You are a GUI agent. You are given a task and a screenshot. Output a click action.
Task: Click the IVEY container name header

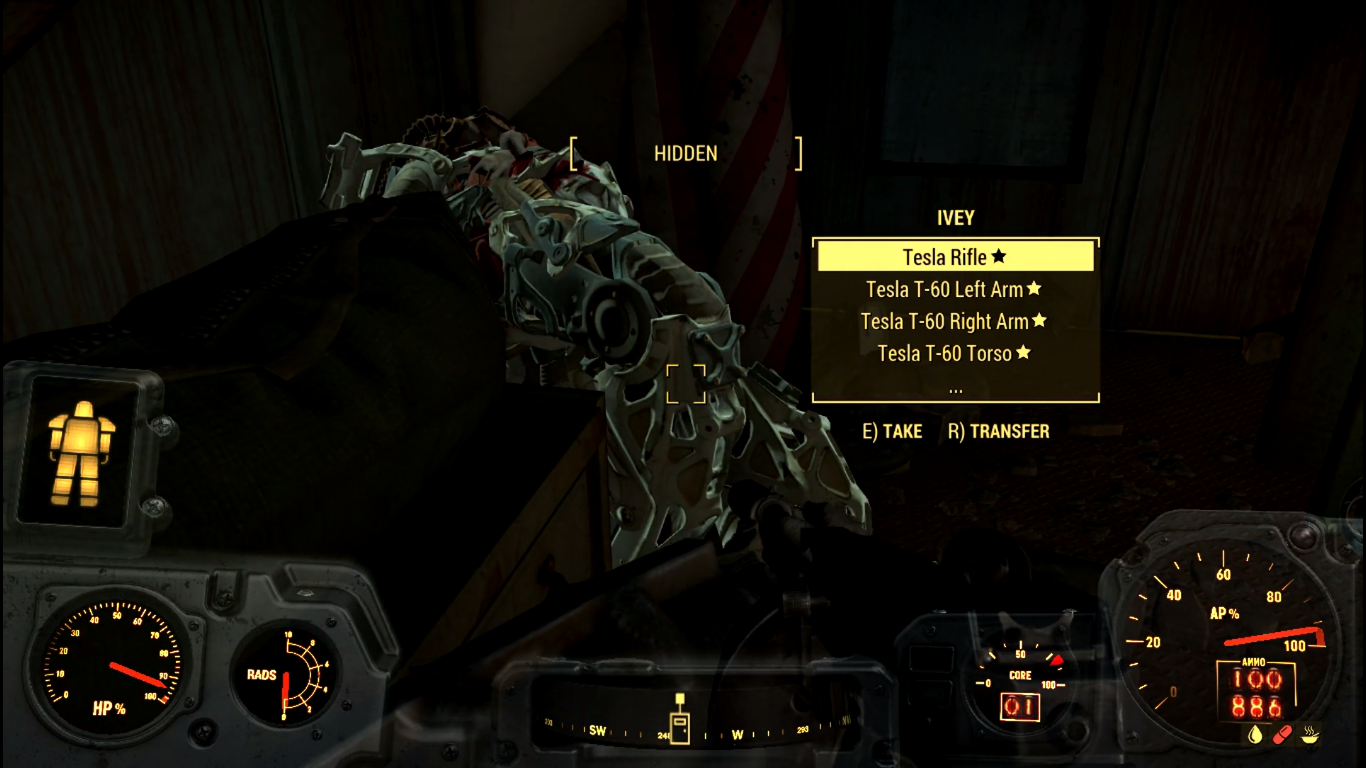955,218
